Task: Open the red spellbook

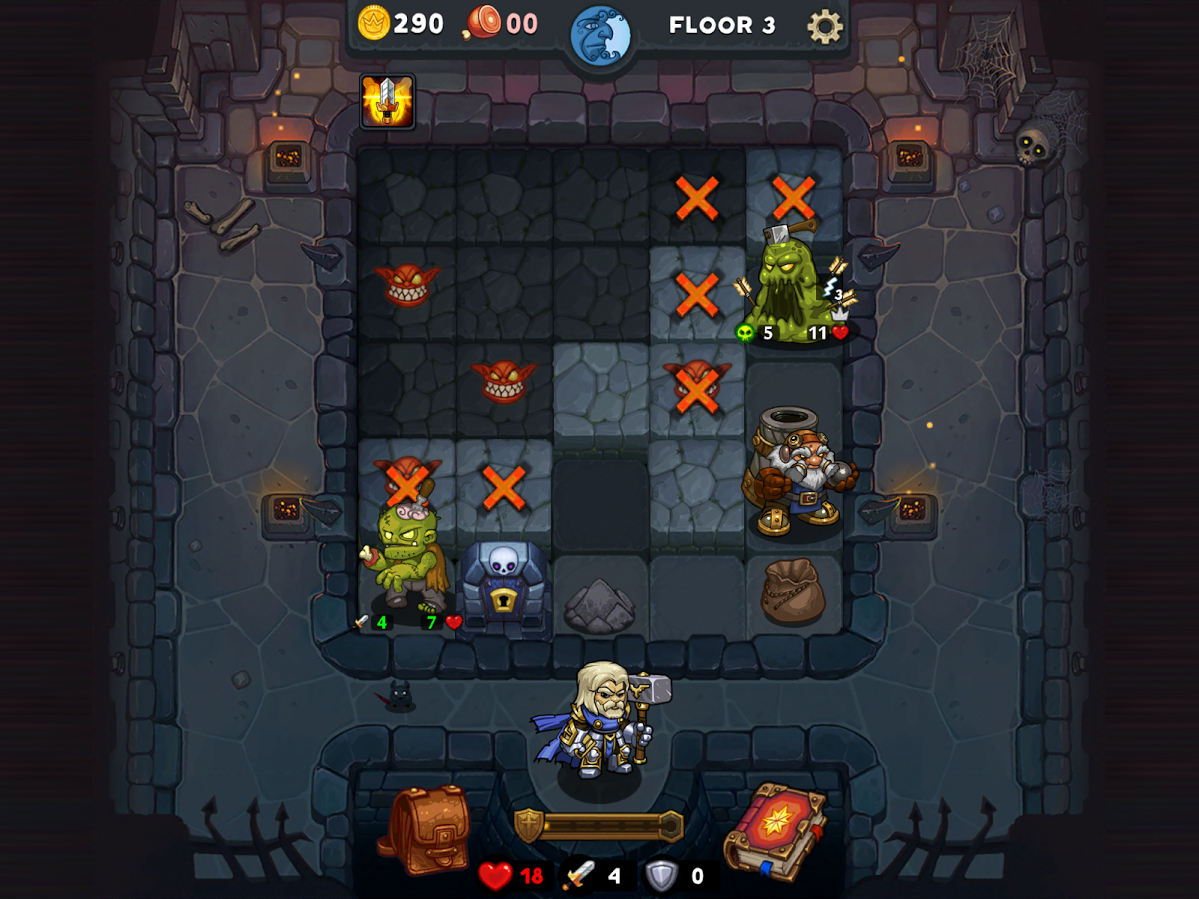Action: 776,832
